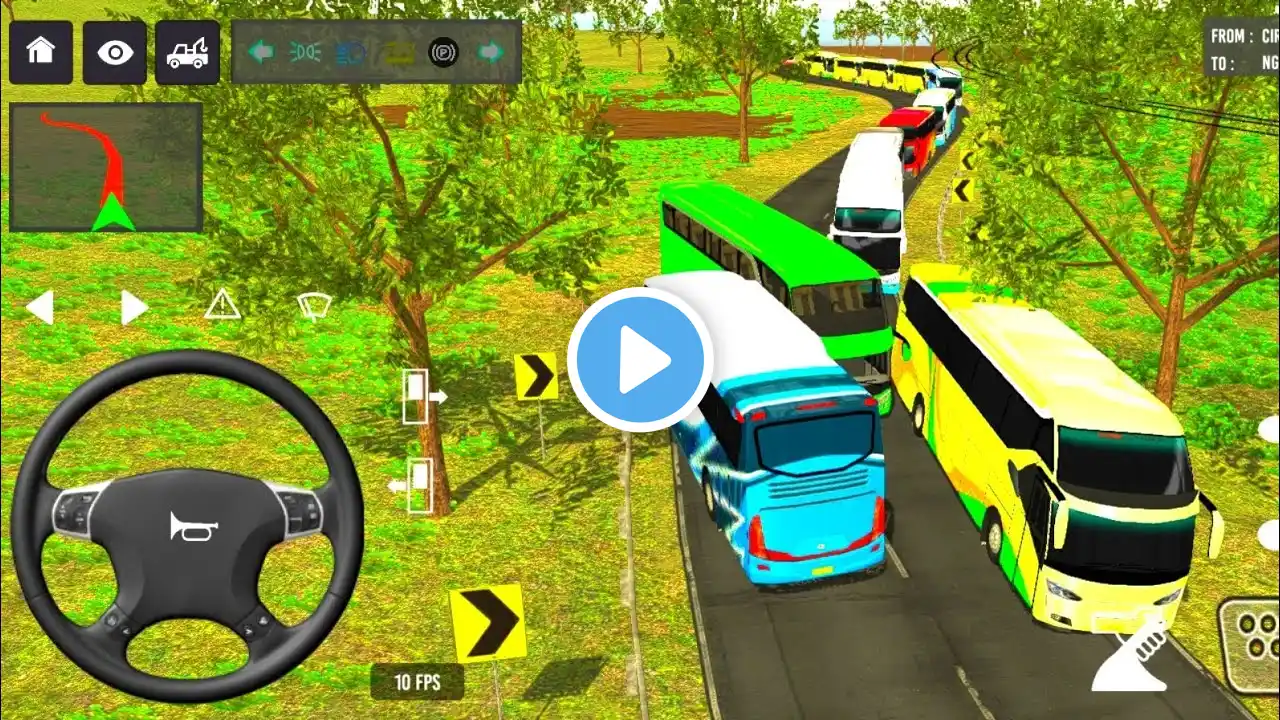
Task: Activate the left turn signal indicator
Action: 262,52
